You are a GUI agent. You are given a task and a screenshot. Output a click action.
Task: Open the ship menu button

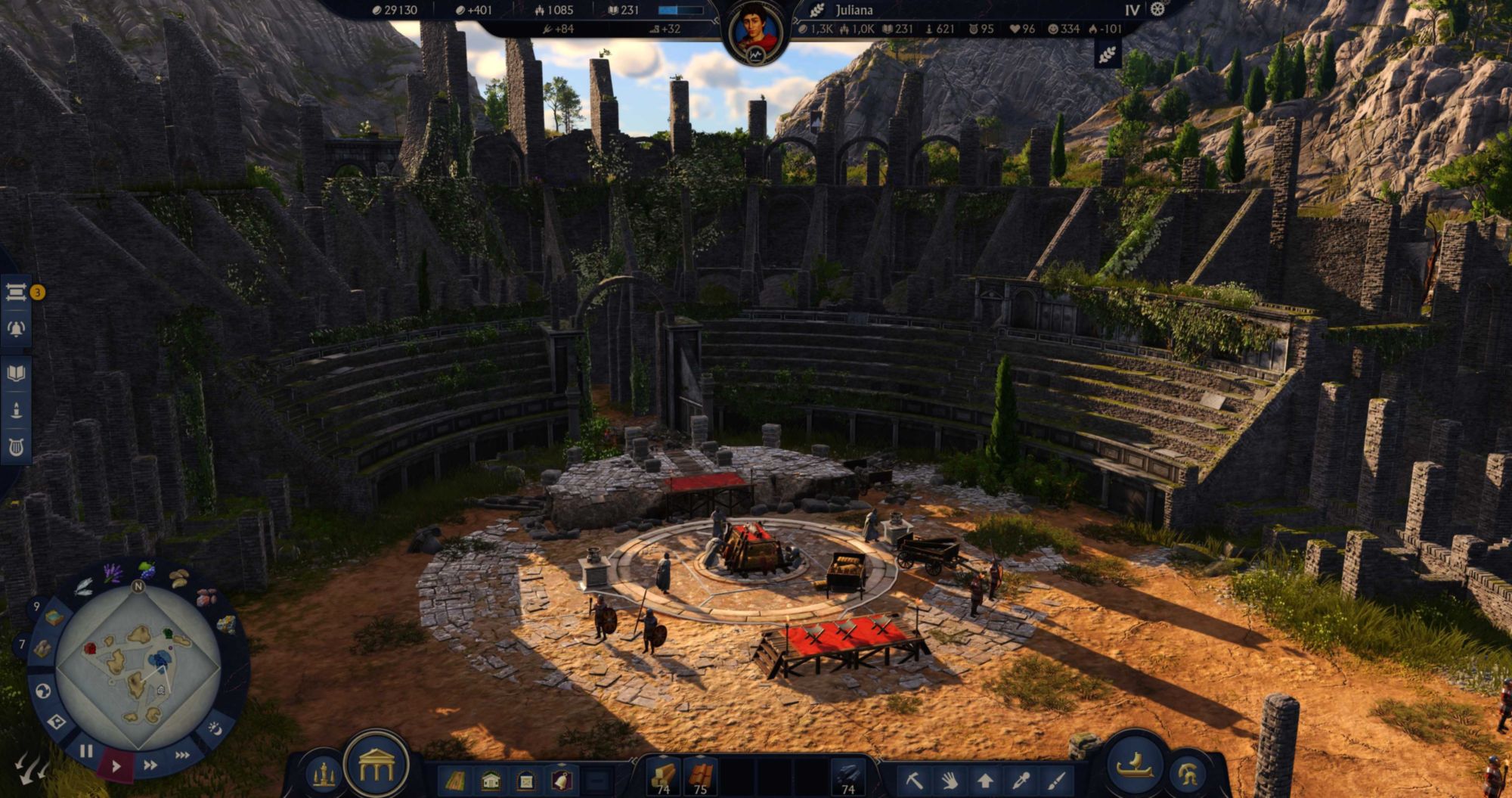point(1135,765)
